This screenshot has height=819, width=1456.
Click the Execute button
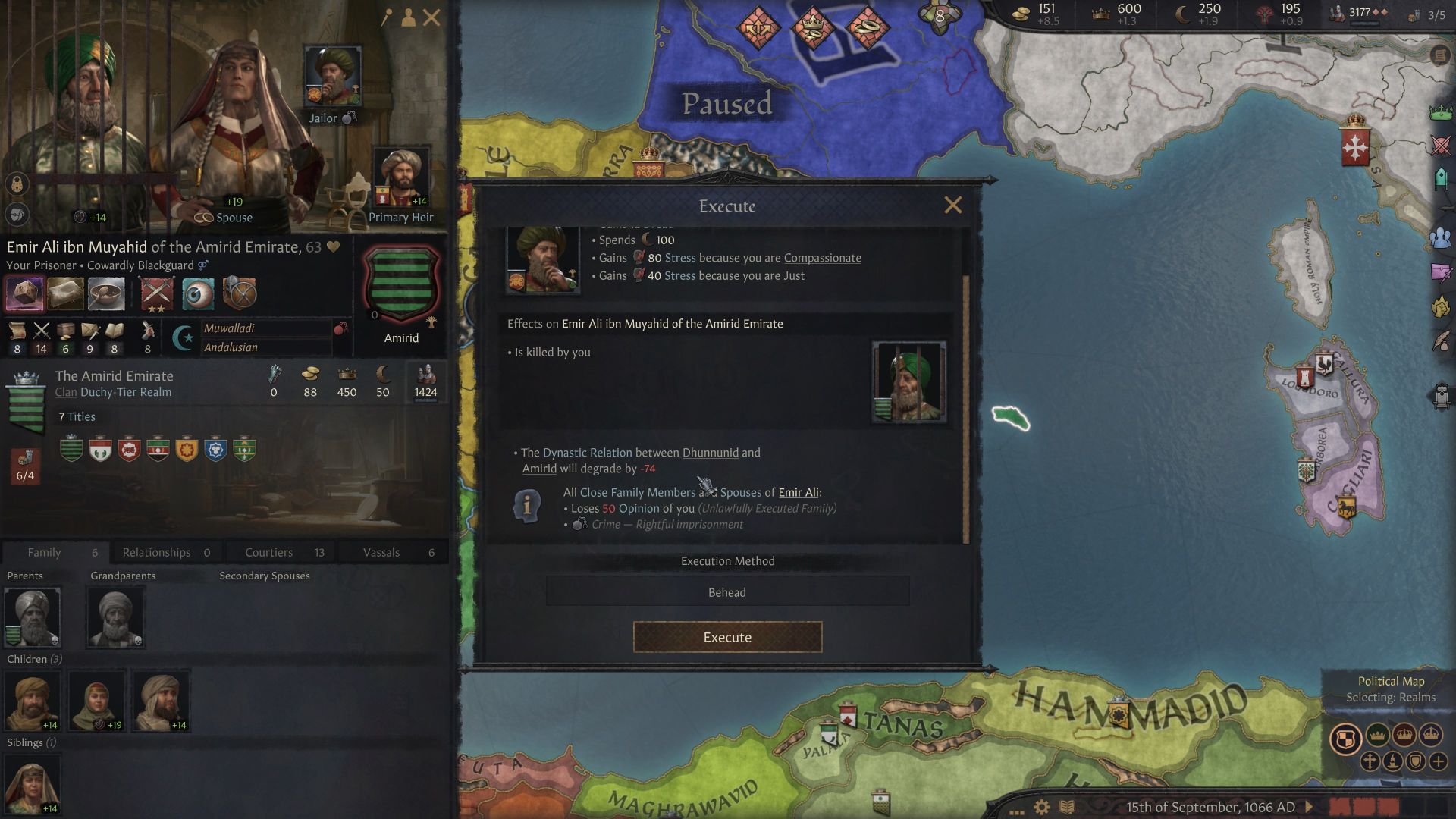tap(726, 637)
